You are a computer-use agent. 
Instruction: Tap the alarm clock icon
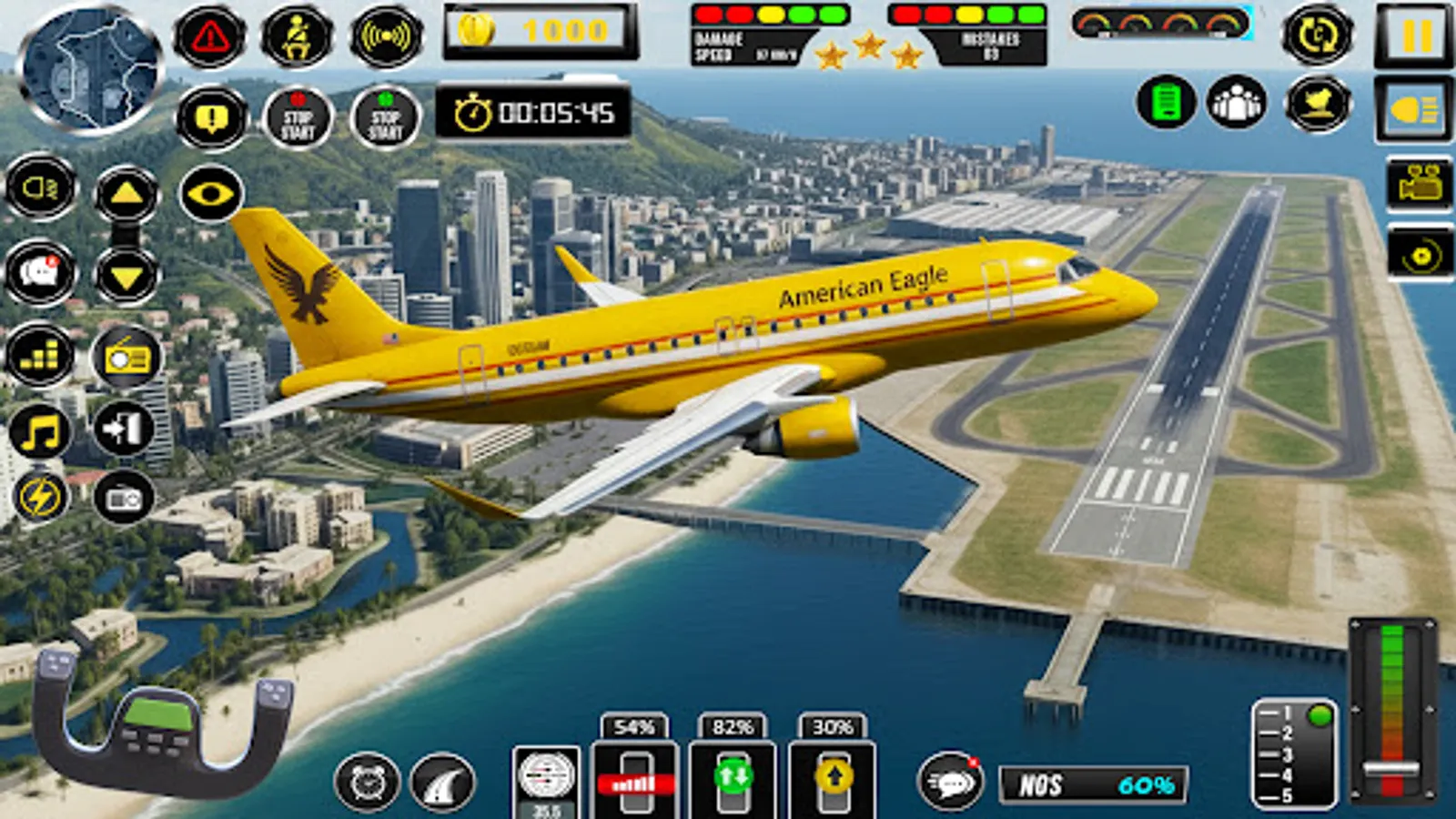click(369, 781)
